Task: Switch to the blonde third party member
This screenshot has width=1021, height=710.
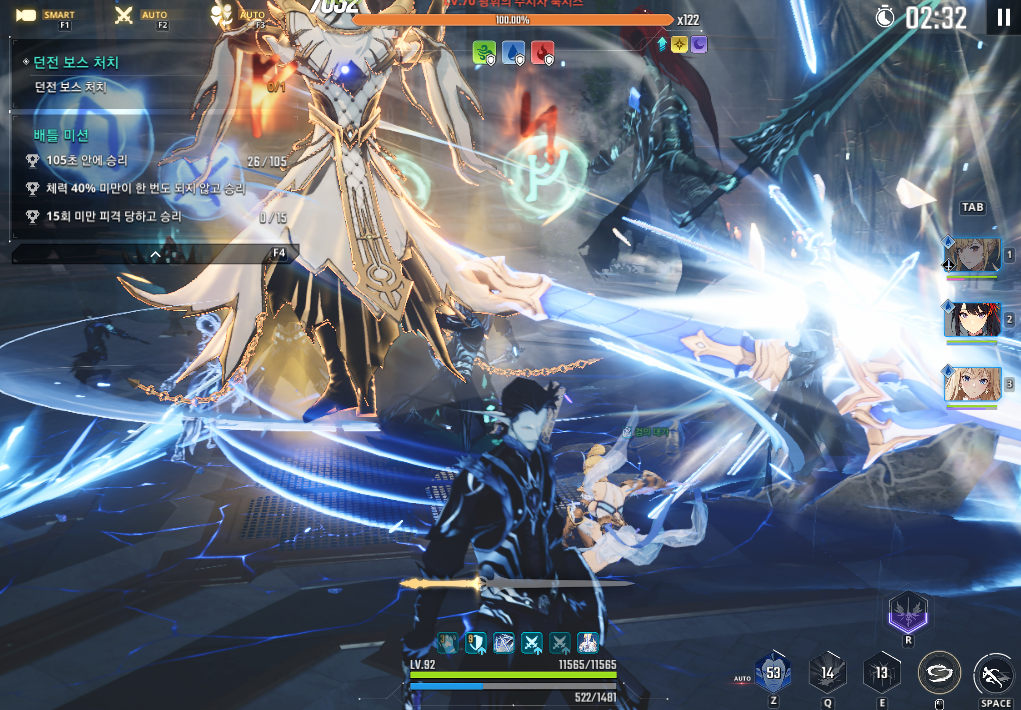Action: (971, 384)
